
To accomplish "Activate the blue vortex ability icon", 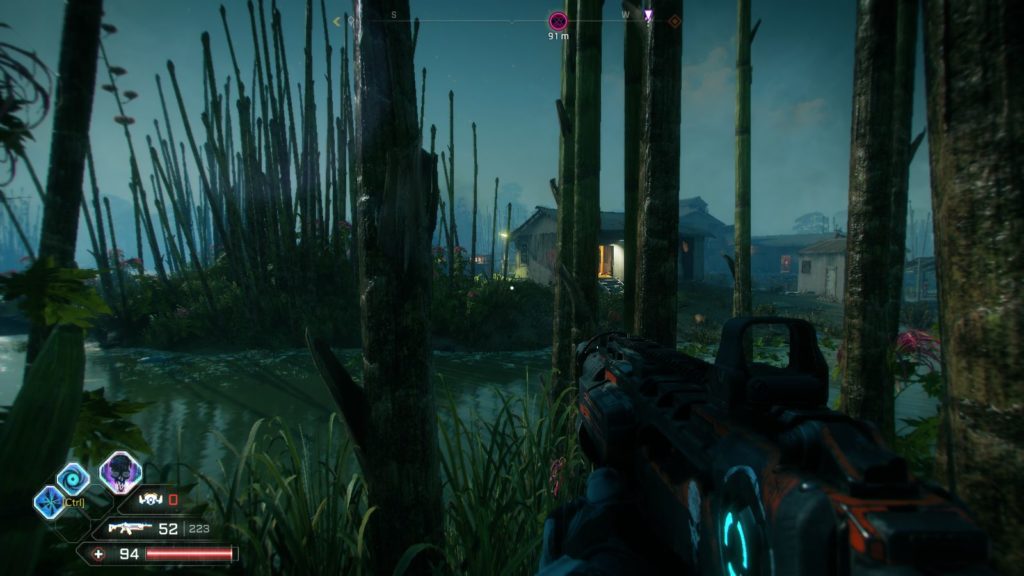I will [x=73, y=479].
